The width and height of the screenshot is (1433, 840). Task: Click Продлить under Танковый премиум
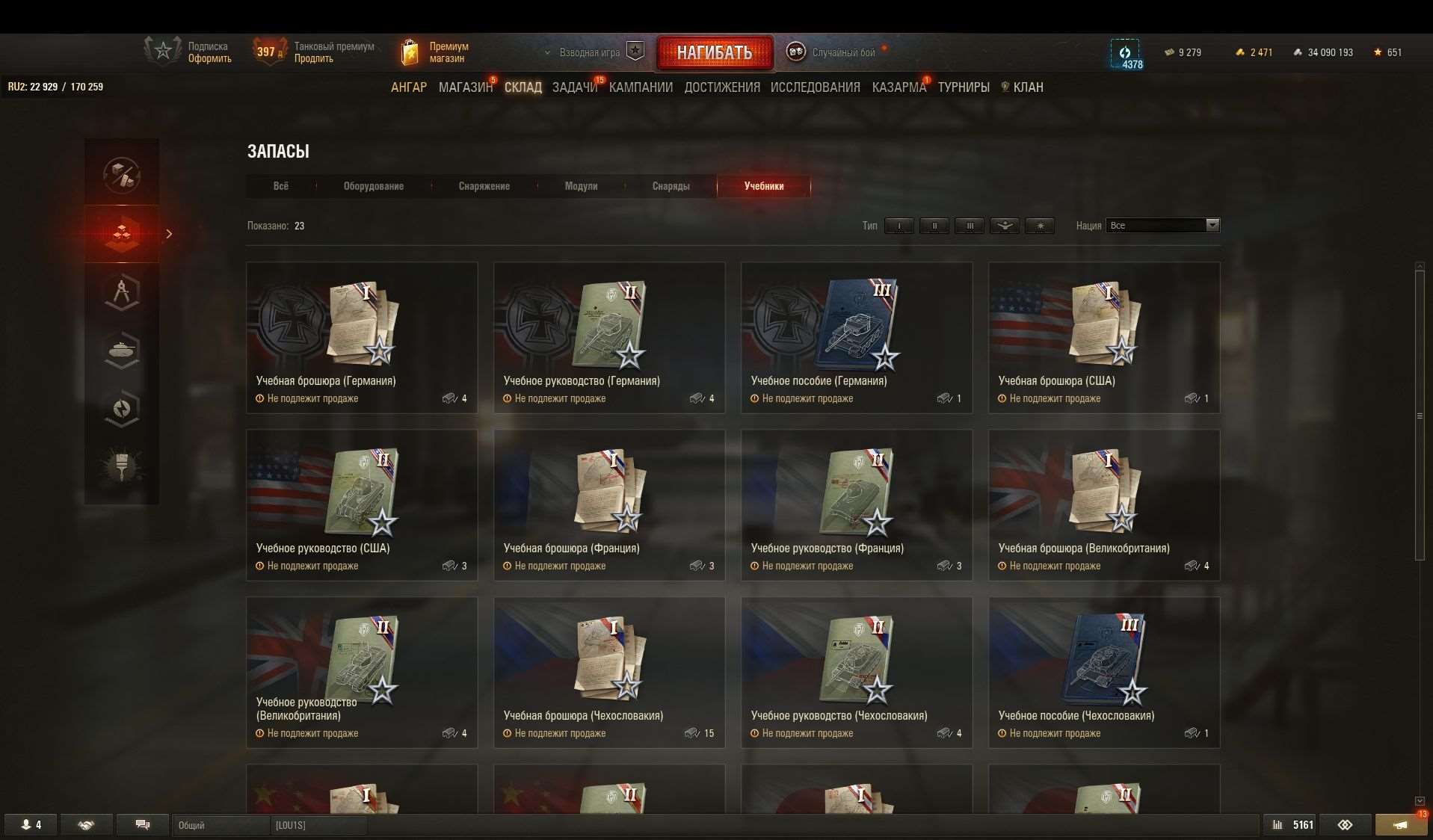pos(312,58)
